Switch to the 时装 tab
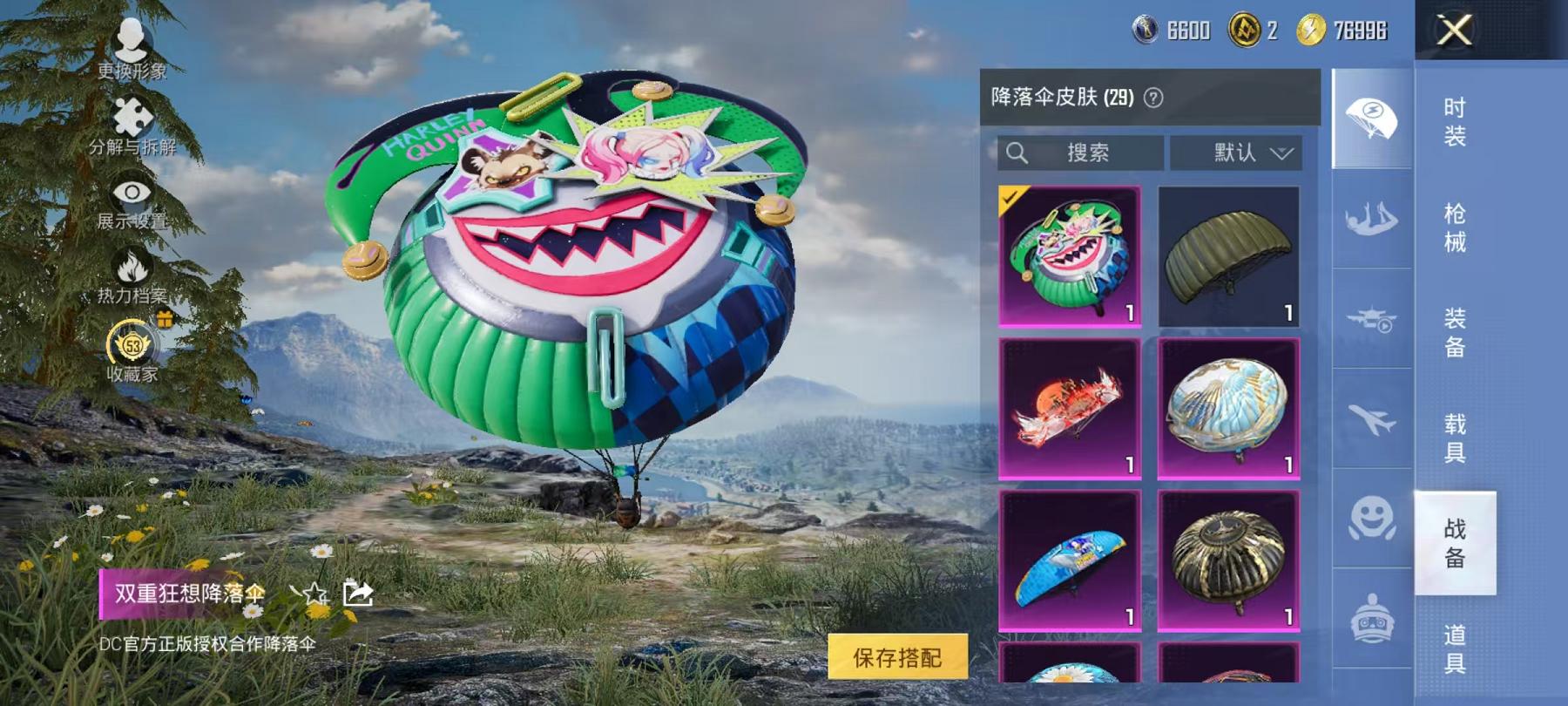 point(1456,122)
